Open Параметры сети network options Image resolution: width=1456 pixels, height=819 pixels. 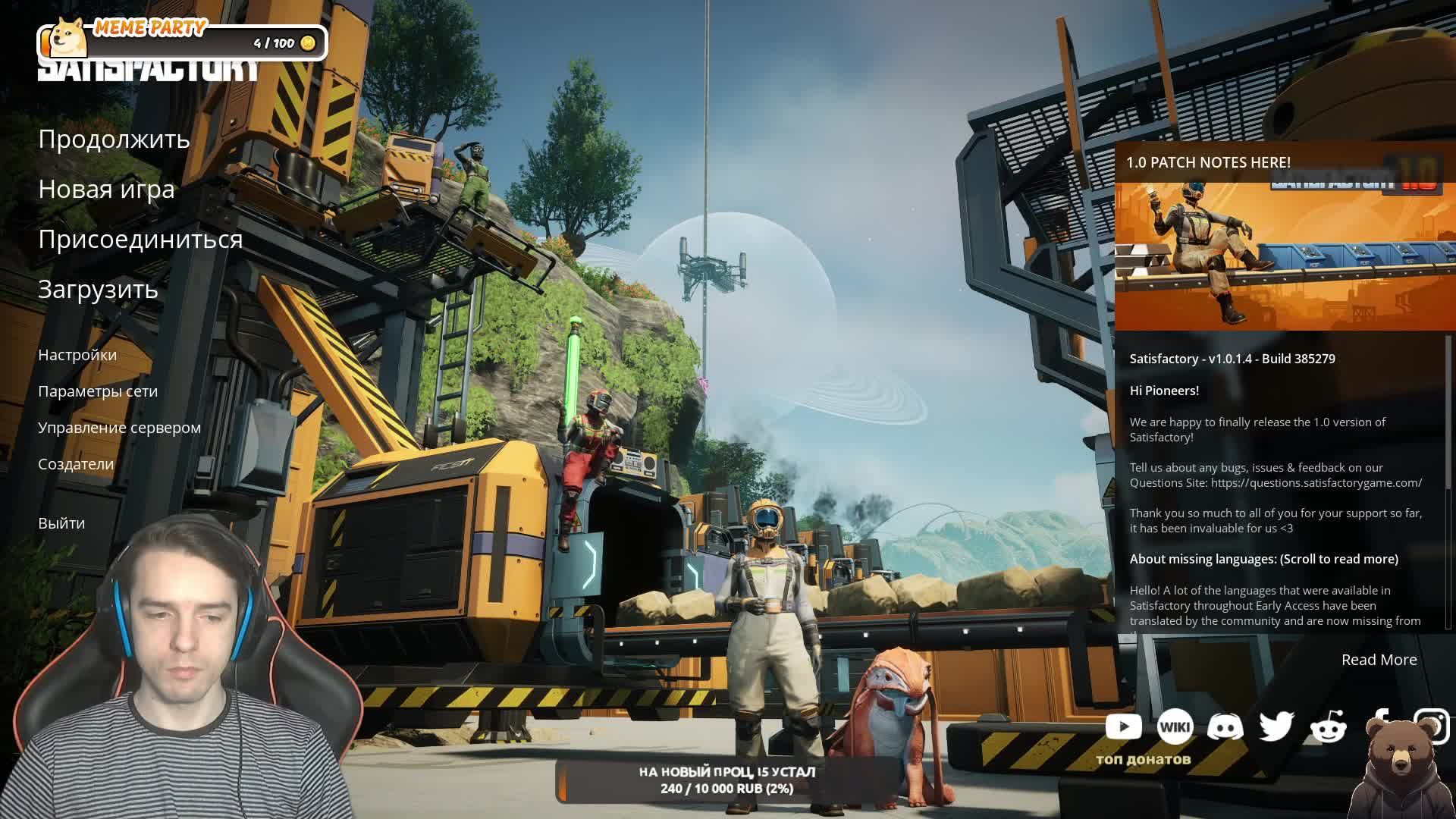pyautogui.click(x=98, y=391)
